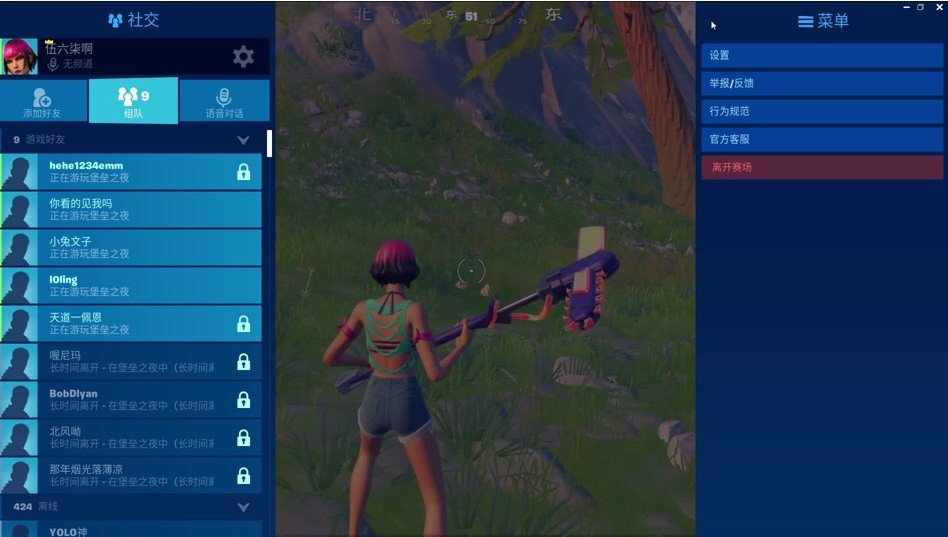
Task: Collapse the 游戏好友 friends list section
Action: pyautogui.click(x=243, y=140)
